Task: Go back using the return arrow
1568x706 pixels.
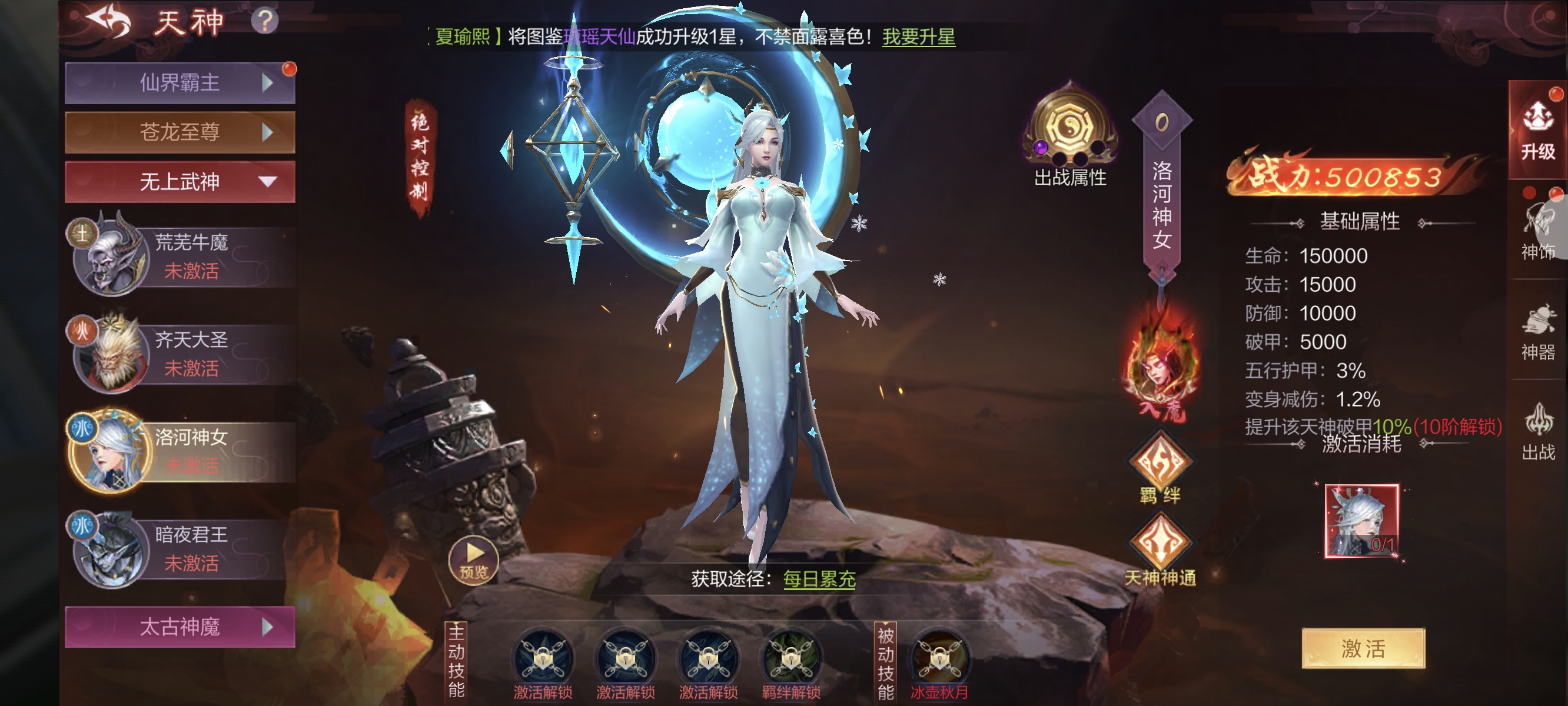Action: tap(109, 22)
